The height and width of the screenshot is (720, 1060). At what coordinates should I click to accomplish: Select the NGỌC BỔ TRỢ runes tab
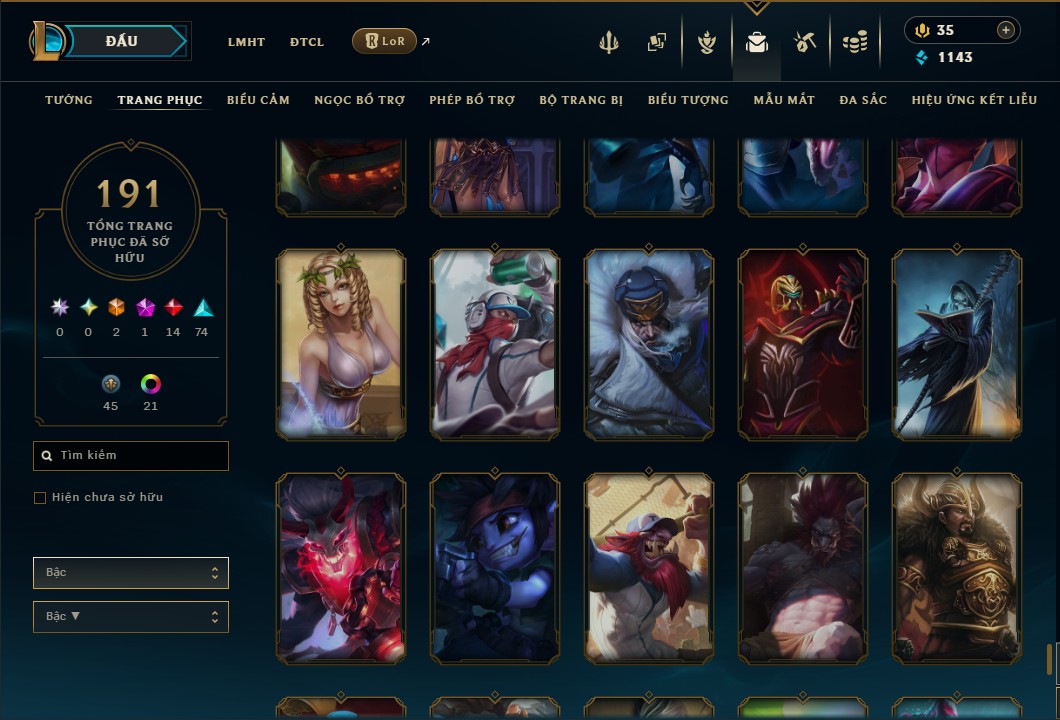[359, 100]
